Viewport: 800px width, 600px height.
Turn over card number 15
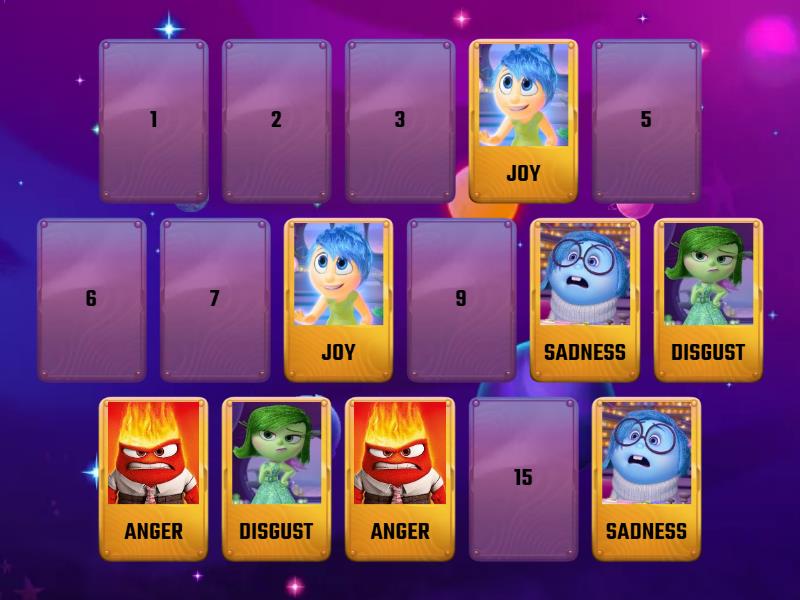(523, 478)
